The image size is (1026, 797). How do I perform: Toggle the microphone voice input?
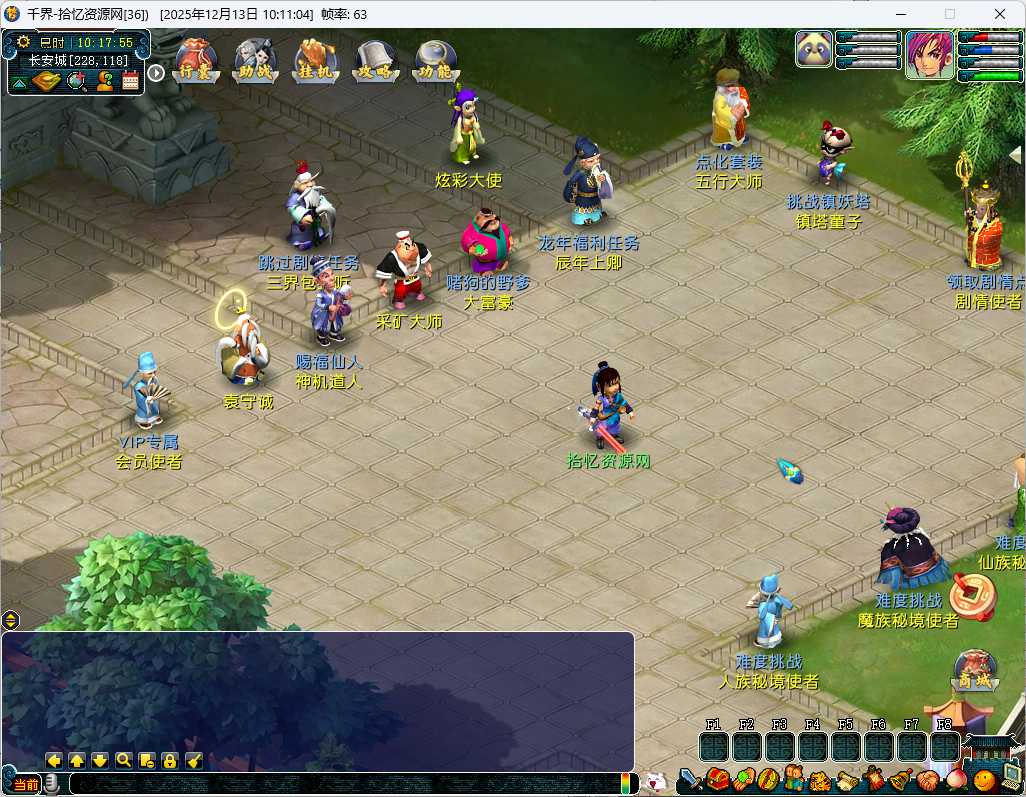coord(51,784)
